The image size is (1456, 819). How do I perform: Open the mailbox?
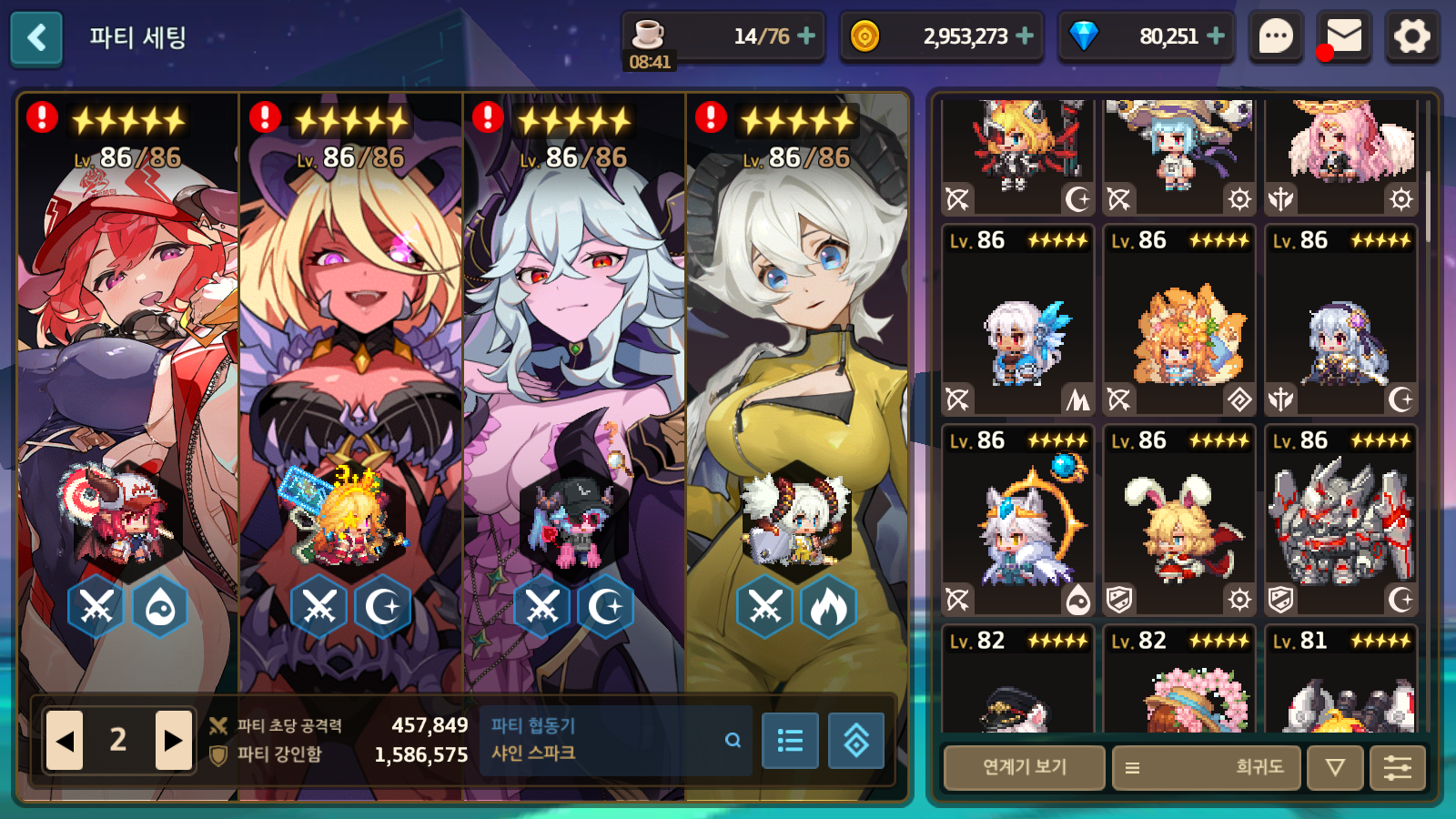coord(1343,37)
